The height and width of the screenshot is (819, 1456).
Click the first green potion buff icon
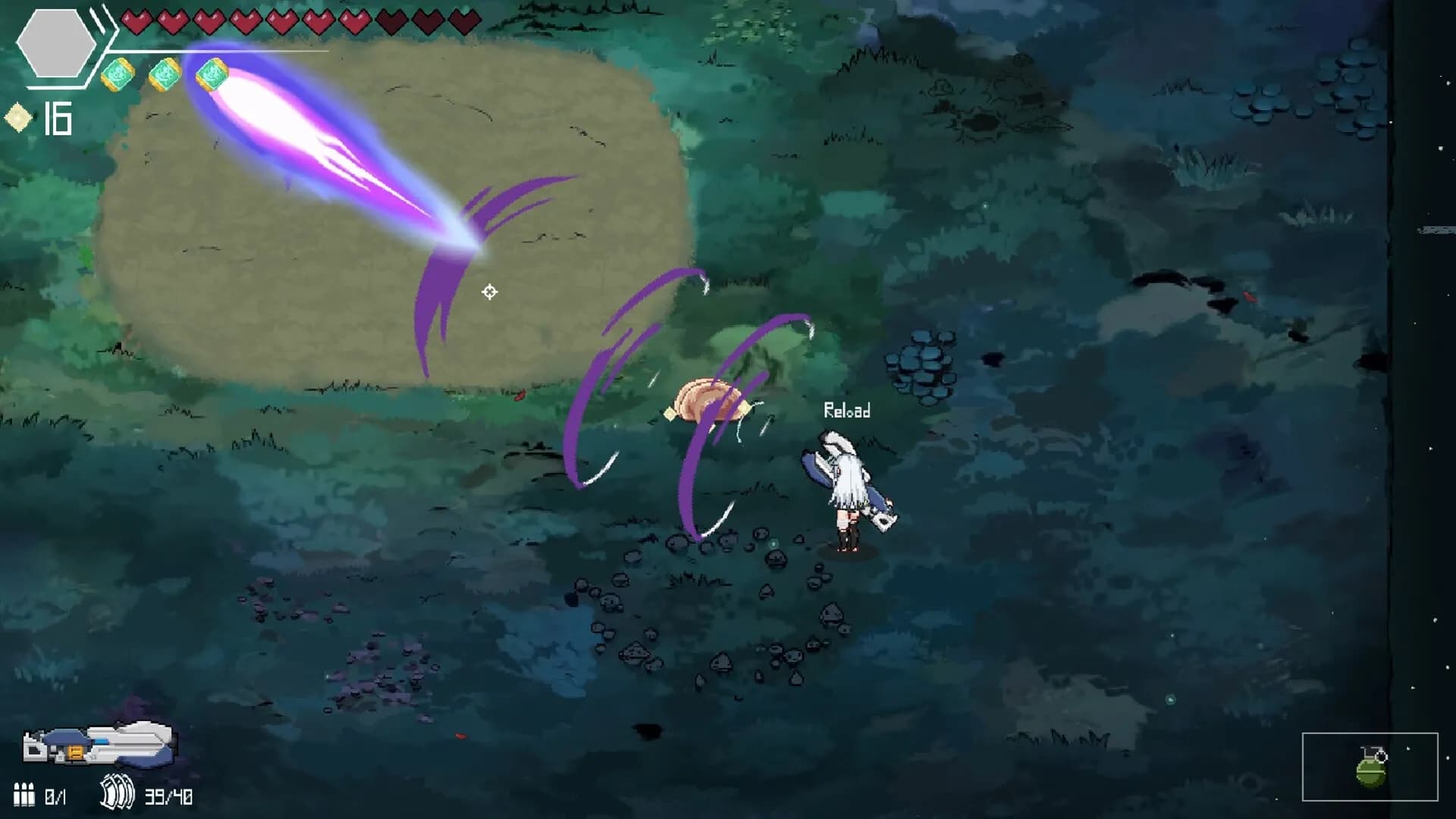coord(118,74)
